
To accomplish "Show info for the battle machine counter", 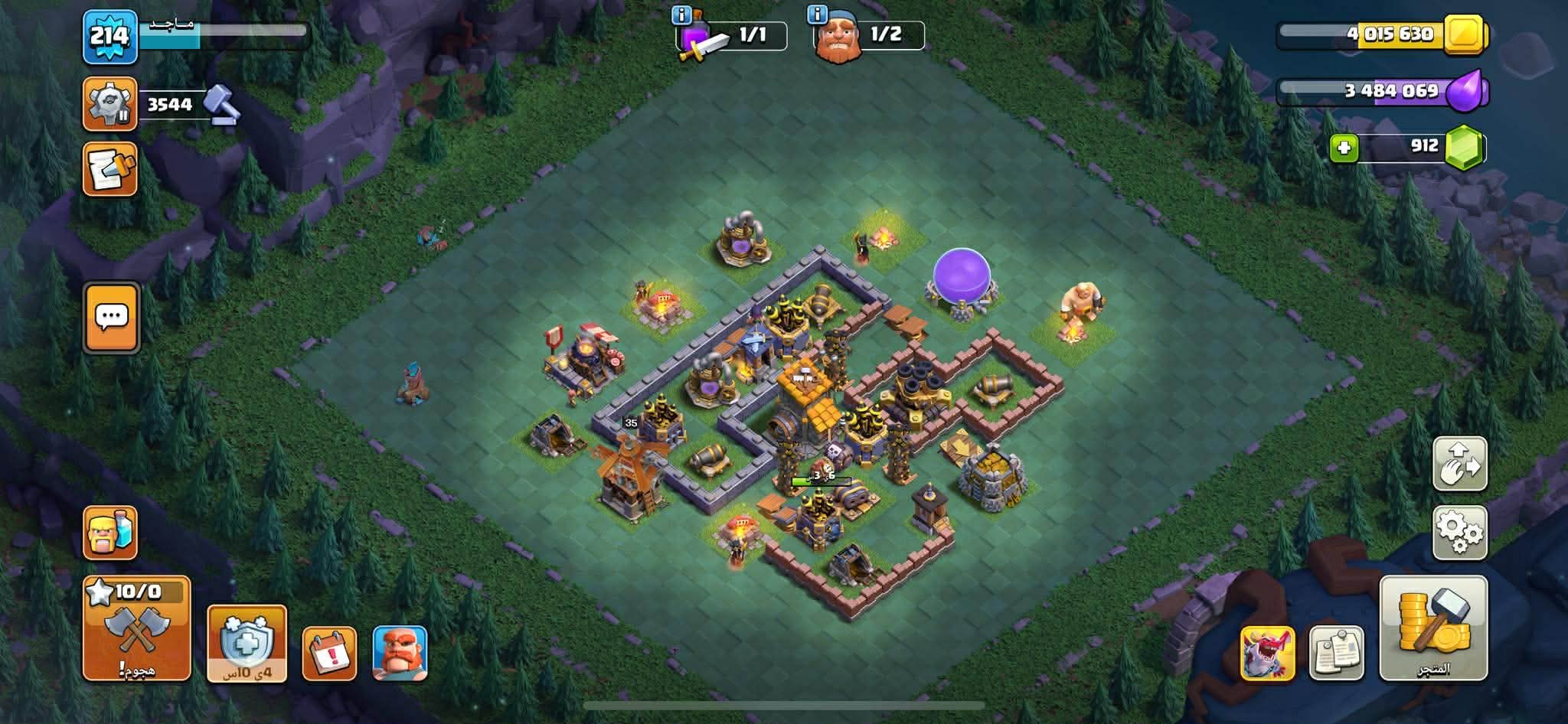I will tap(681, 15).
